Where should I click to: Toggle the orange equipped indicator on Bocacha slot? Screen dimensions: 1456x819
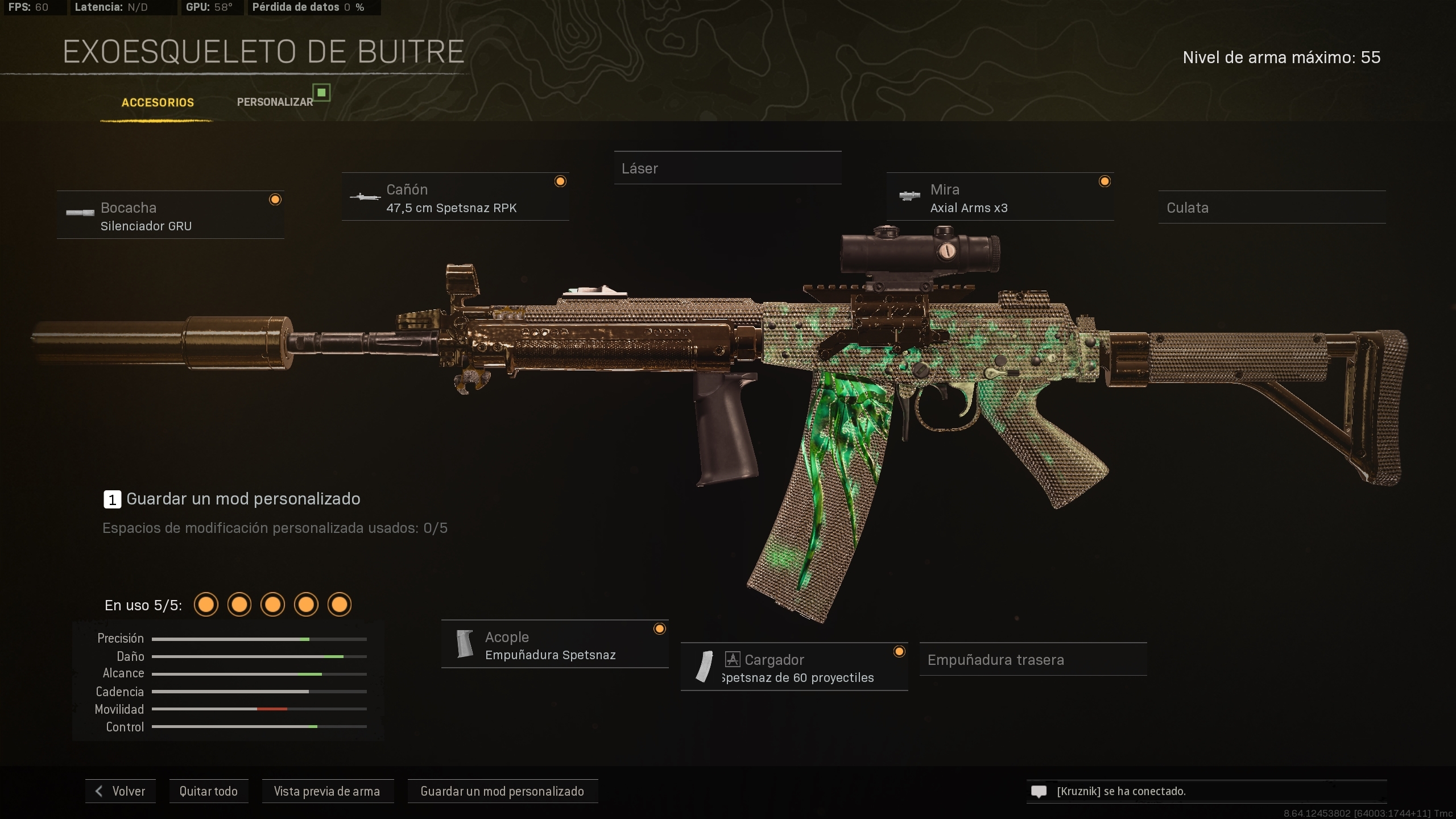click(275, 199)
